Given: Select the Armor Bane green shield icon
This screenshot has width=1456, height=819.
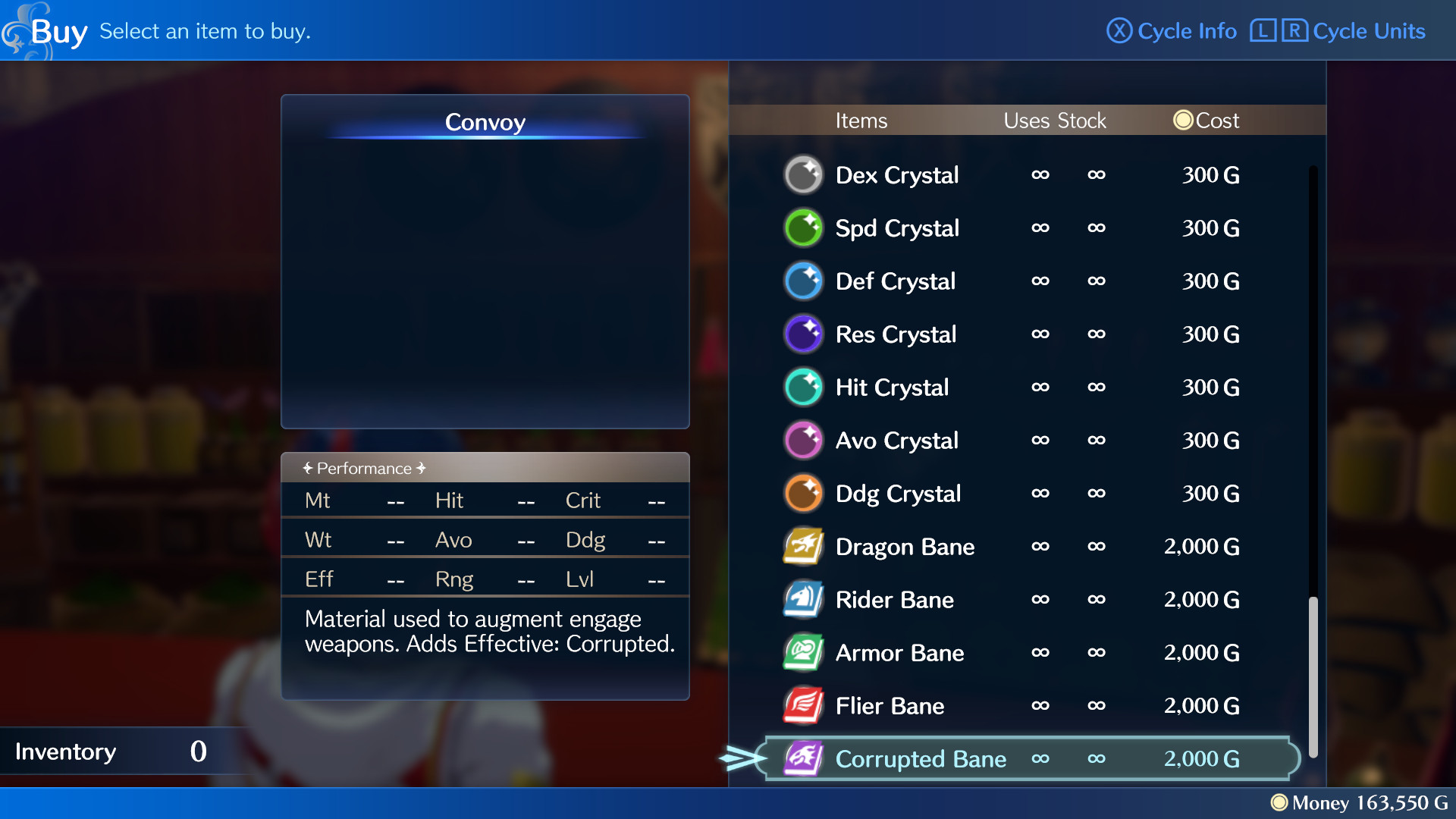Looking at the screenshot, I should pos(803,652).
